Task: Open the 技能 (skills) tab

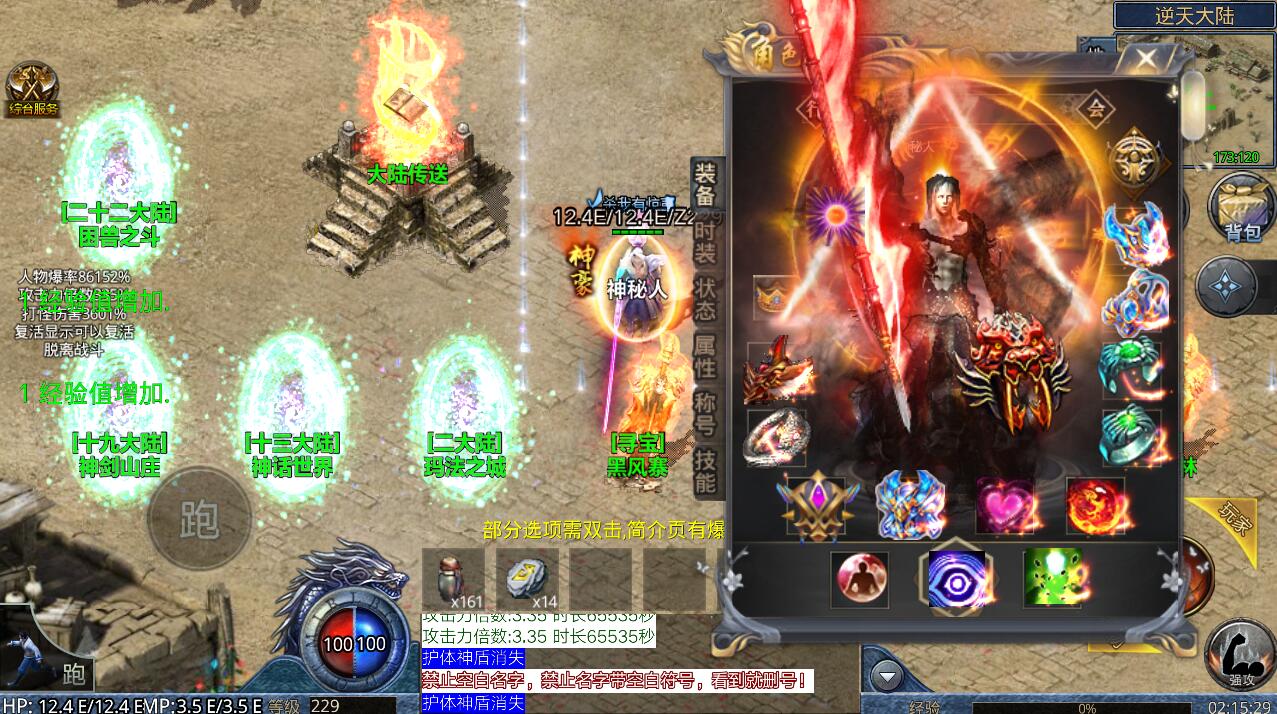Action: 705,471
